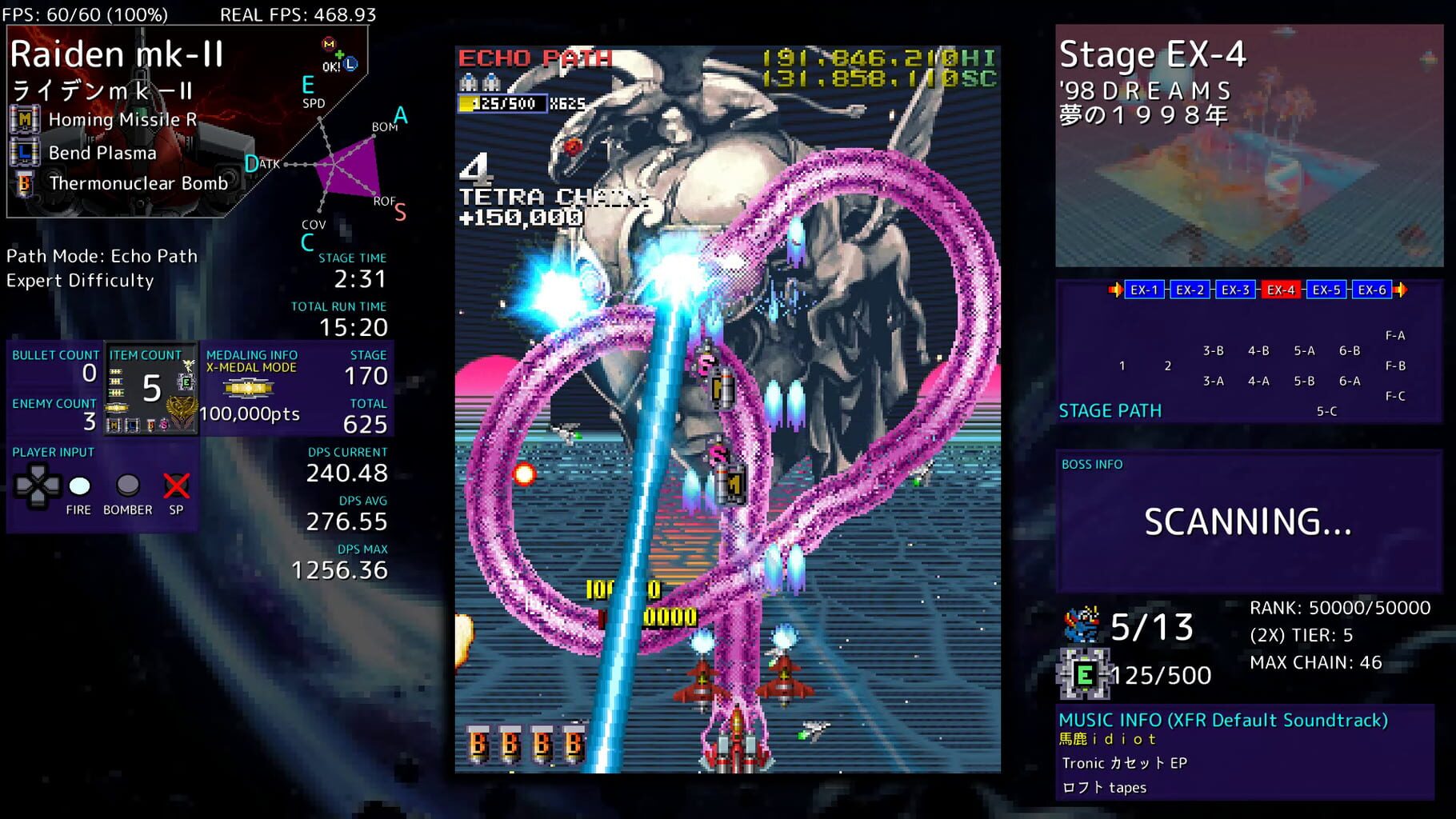The height and width of the screenshot is (819, 1456).
Task: Select the Homing Missile R weapon icon
Action: tap(25, 120)
